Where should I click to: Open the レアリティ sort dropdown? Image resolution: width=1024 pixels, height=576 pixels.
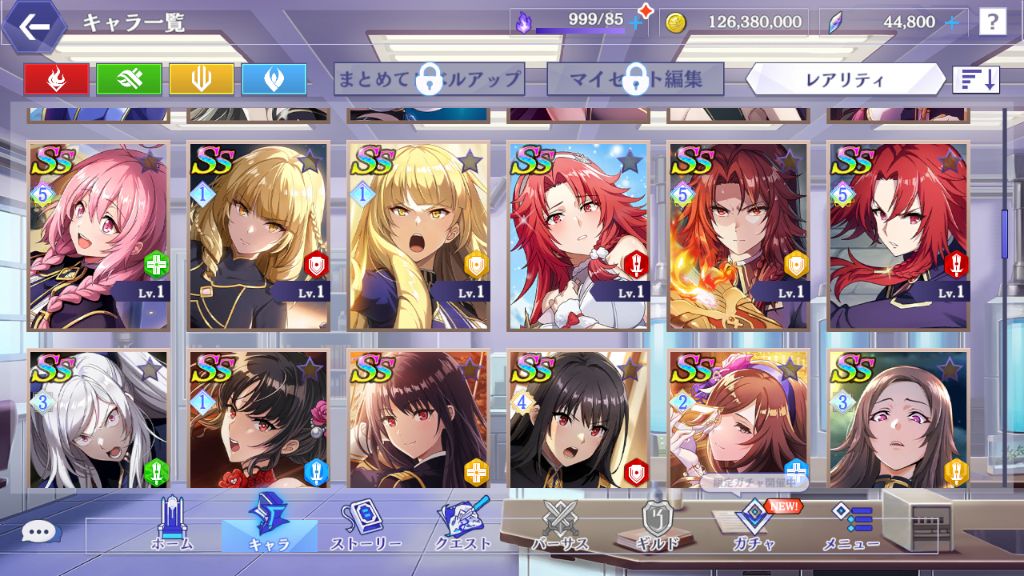[845, 79]
